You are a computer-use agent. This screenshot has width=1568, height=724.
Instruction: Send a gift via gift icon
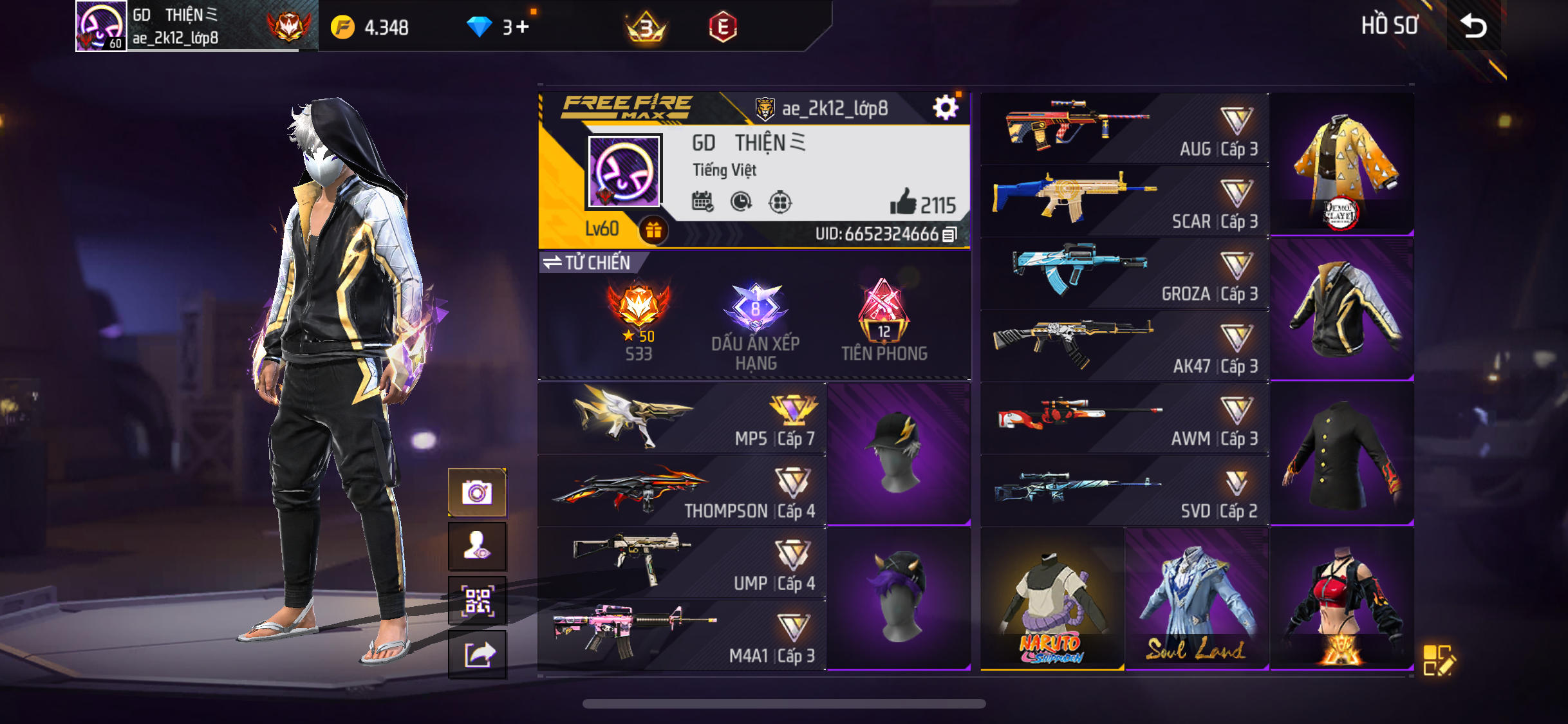pyautogui.click(x=653, y=230)
